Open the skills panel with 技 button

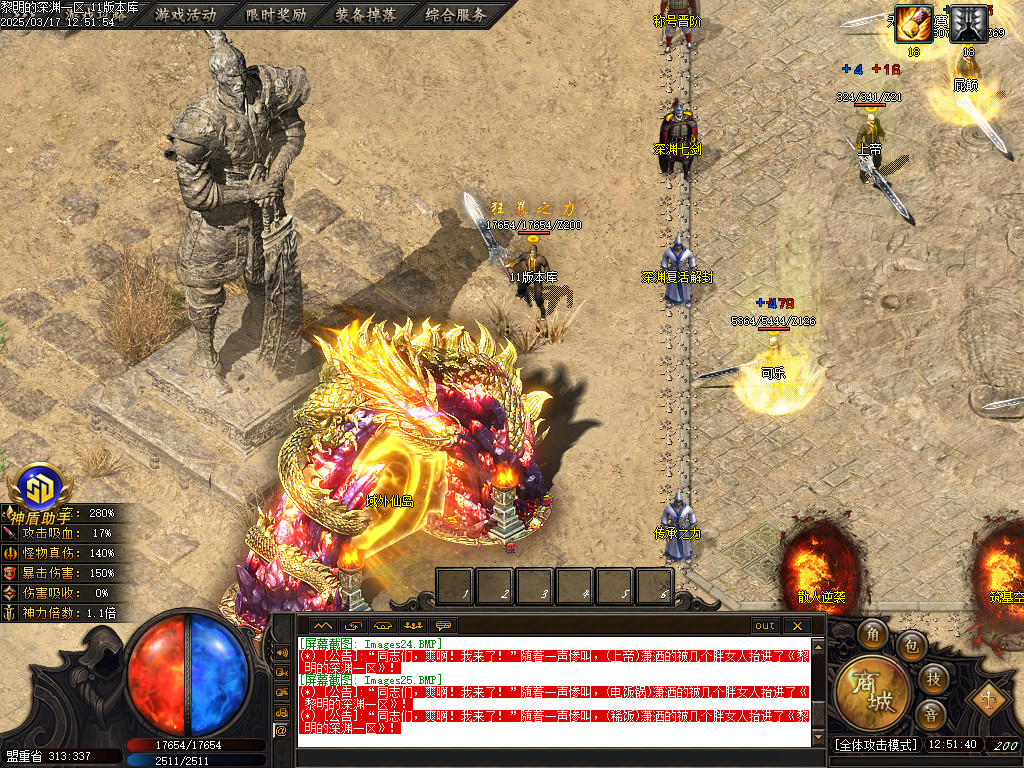[933, 678]
